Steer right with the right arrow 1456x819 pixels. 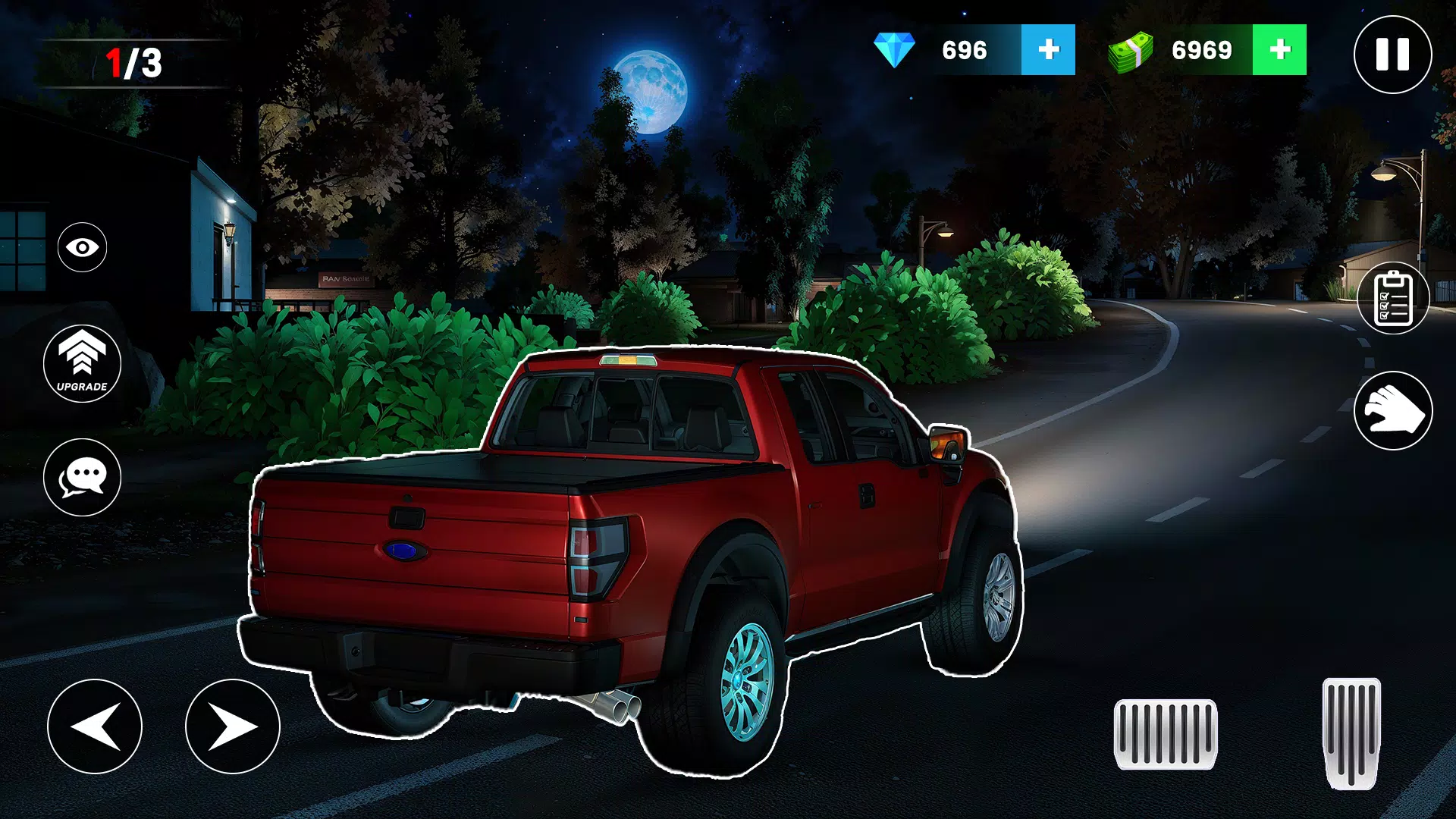tap(233, 726)
